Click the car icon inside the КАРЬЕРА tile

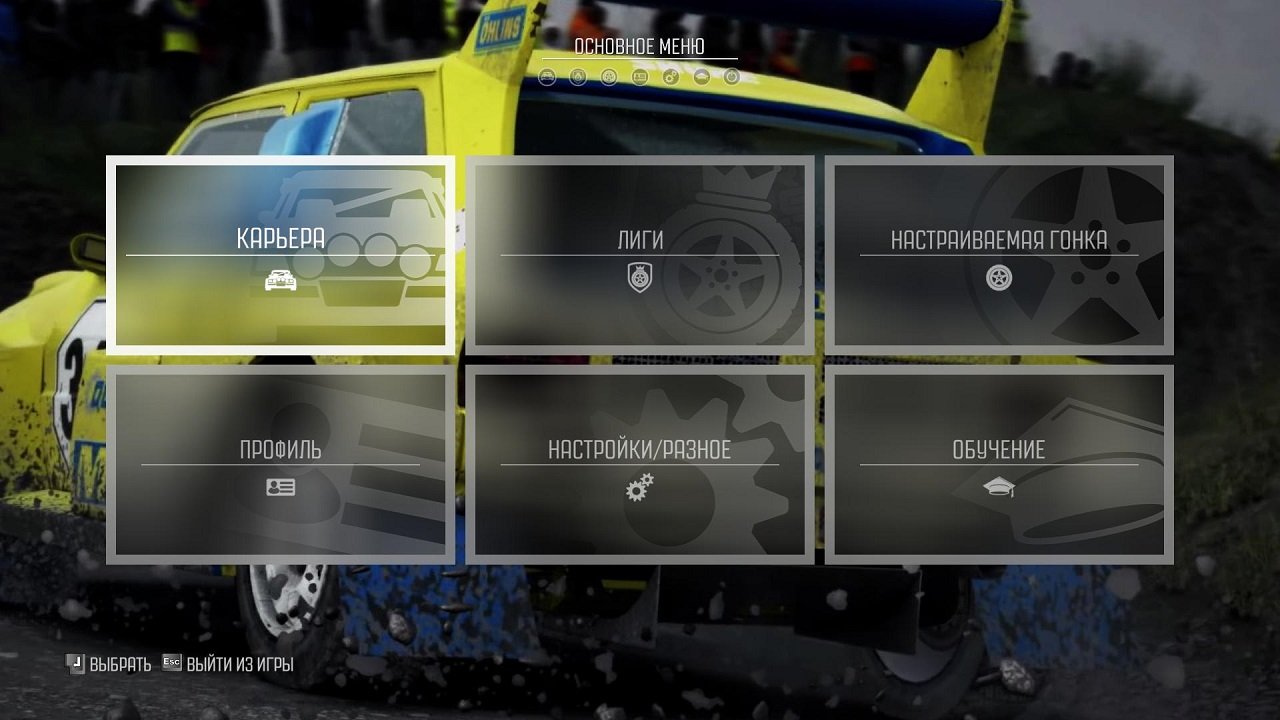click(x=283, y=281)
